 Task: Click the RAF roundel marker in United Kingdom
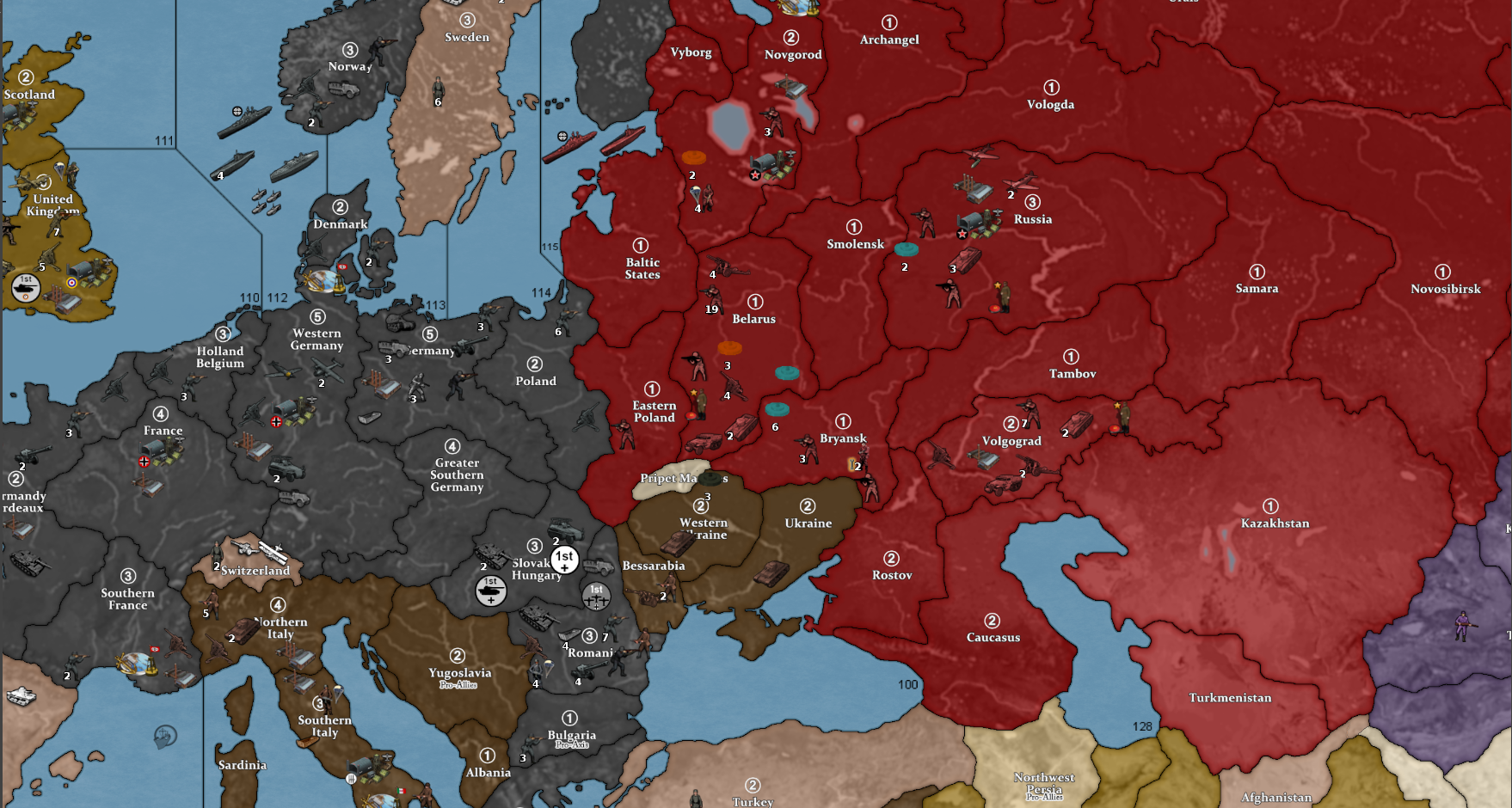pos(71,283)
